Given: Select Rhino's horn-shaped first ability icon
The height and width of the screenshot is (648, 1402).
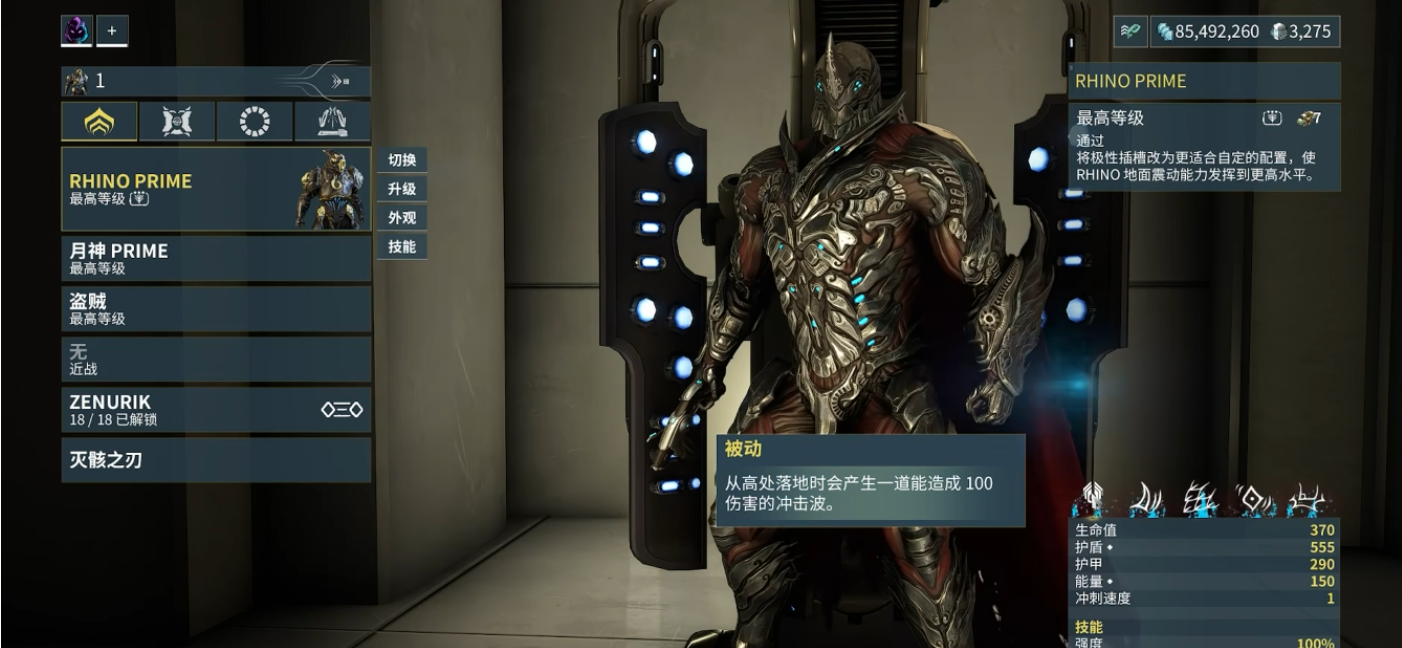Looking at the screenshot, I should click(1147, 499).
